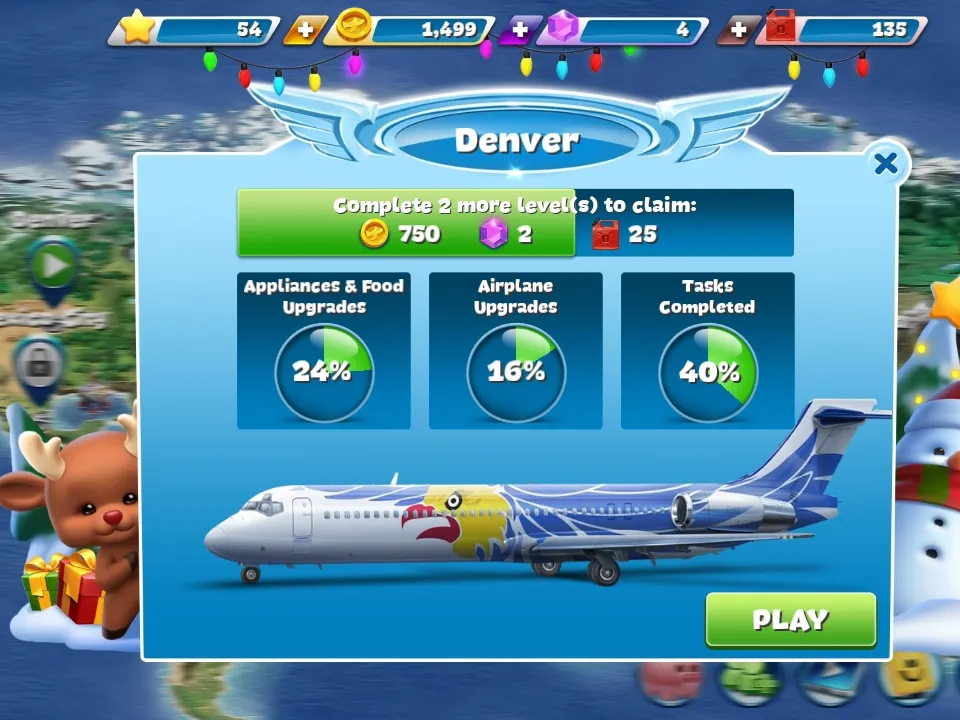The height and width of the screenshot is (720, 960).
Task: View the Tasks Completed panel
Action: pyautogui.click(x=707, y=351)
